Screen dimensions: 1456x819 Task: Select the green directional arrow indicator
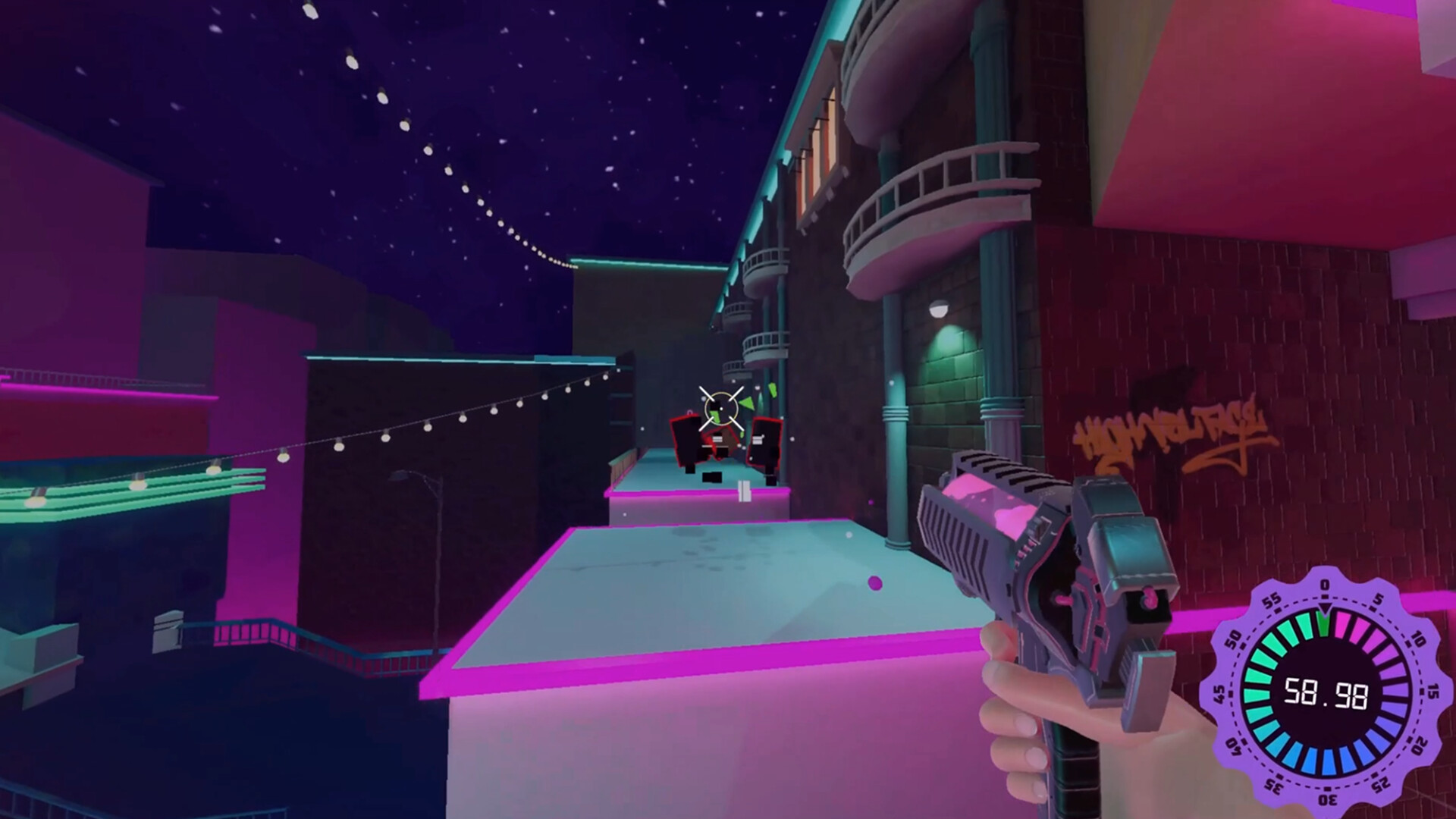coord(747,403)
